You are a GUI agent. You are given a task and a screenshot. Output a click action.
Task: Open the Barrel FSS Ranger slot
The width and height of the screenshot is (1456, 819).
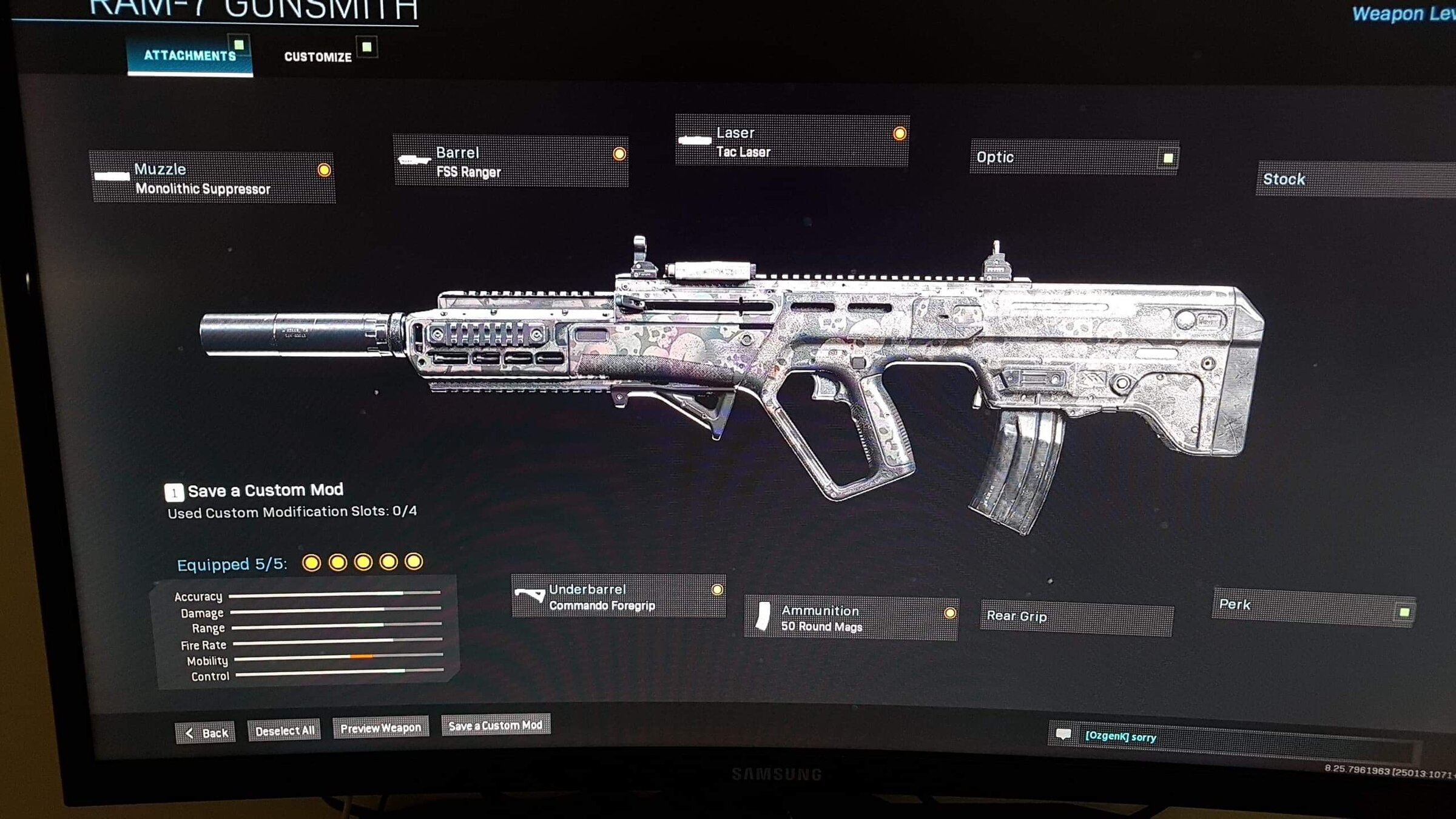coord(511,161)
